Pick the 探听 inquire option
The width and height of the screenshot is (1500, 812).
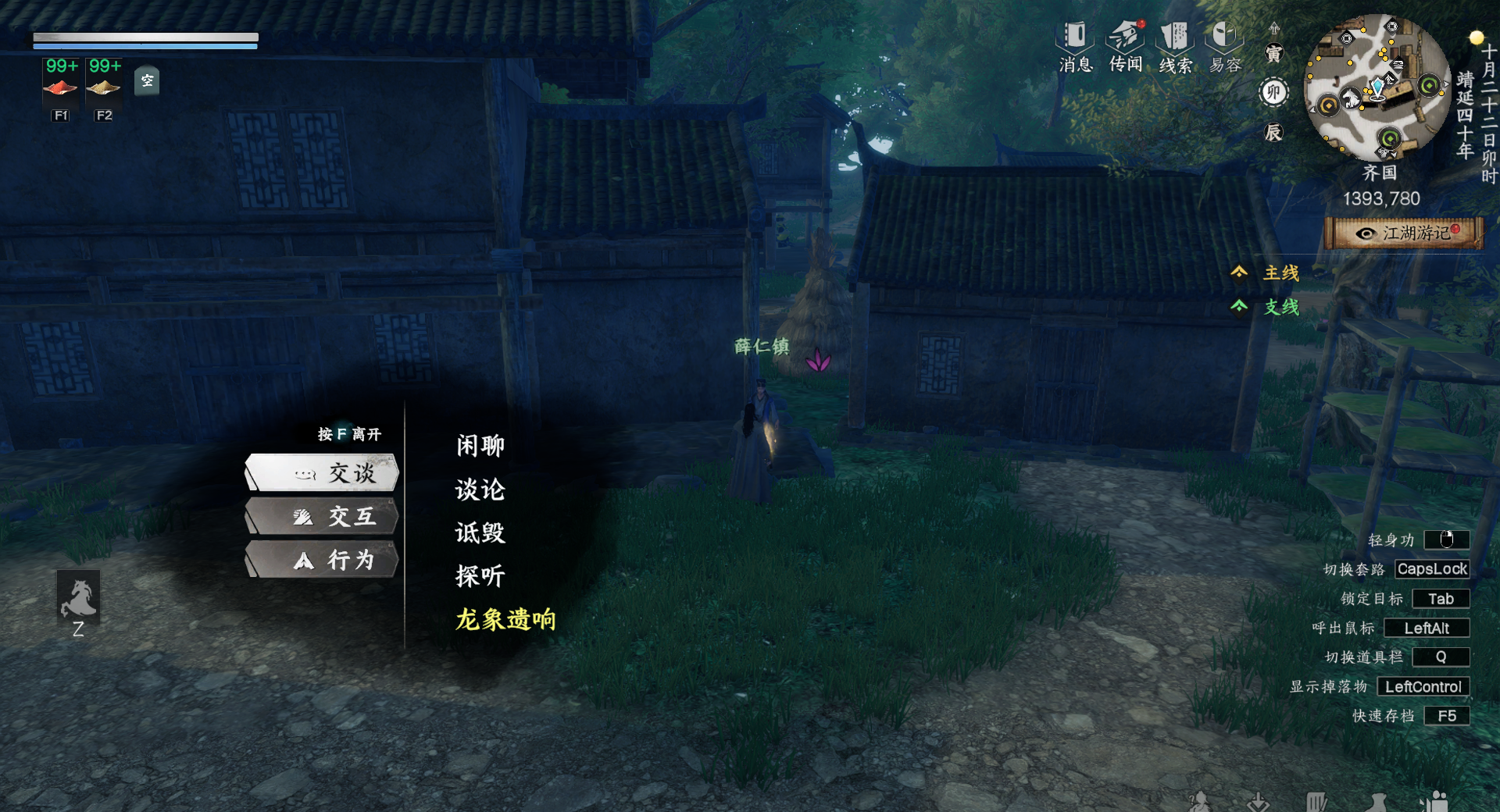[x=480, y=576]
